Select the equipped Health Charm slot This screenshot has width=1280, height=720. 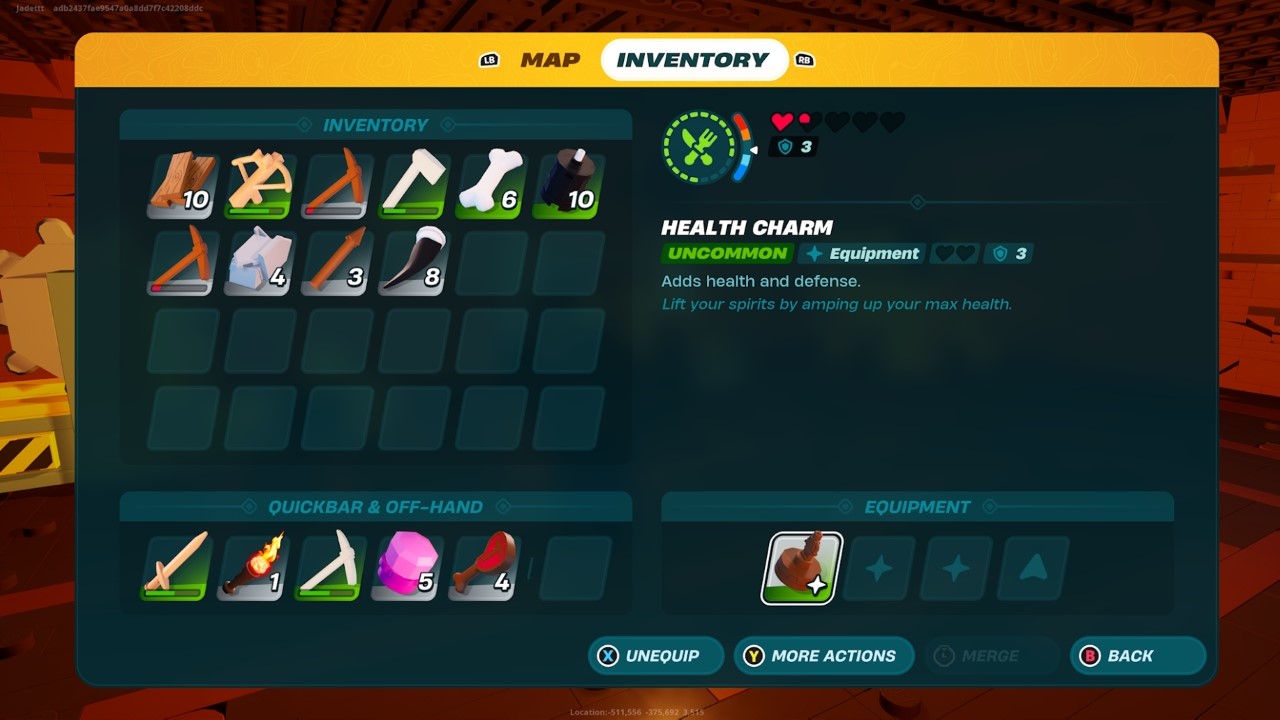[802, 568]
